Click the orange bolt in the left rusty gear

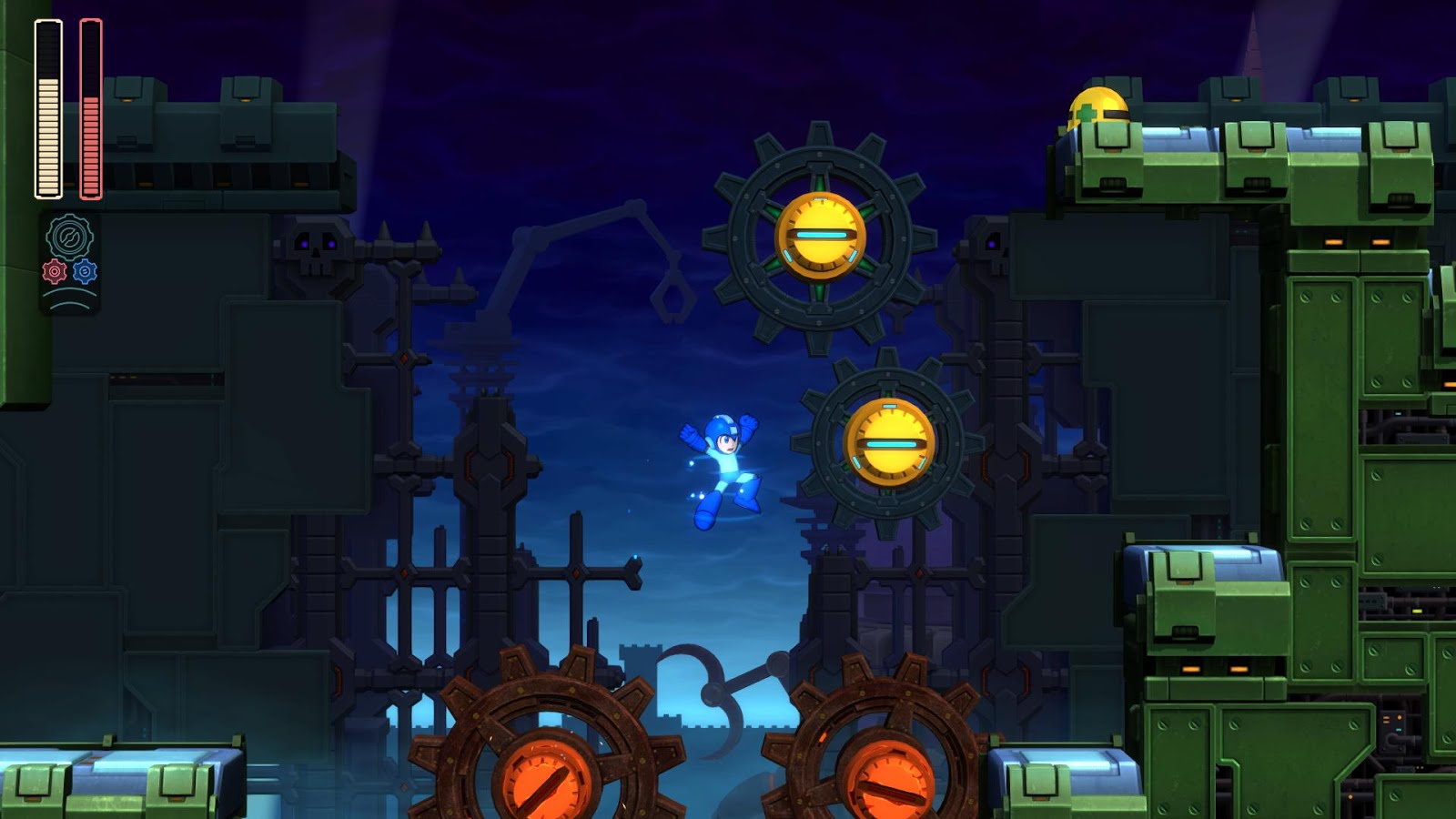tap(543, 781)
